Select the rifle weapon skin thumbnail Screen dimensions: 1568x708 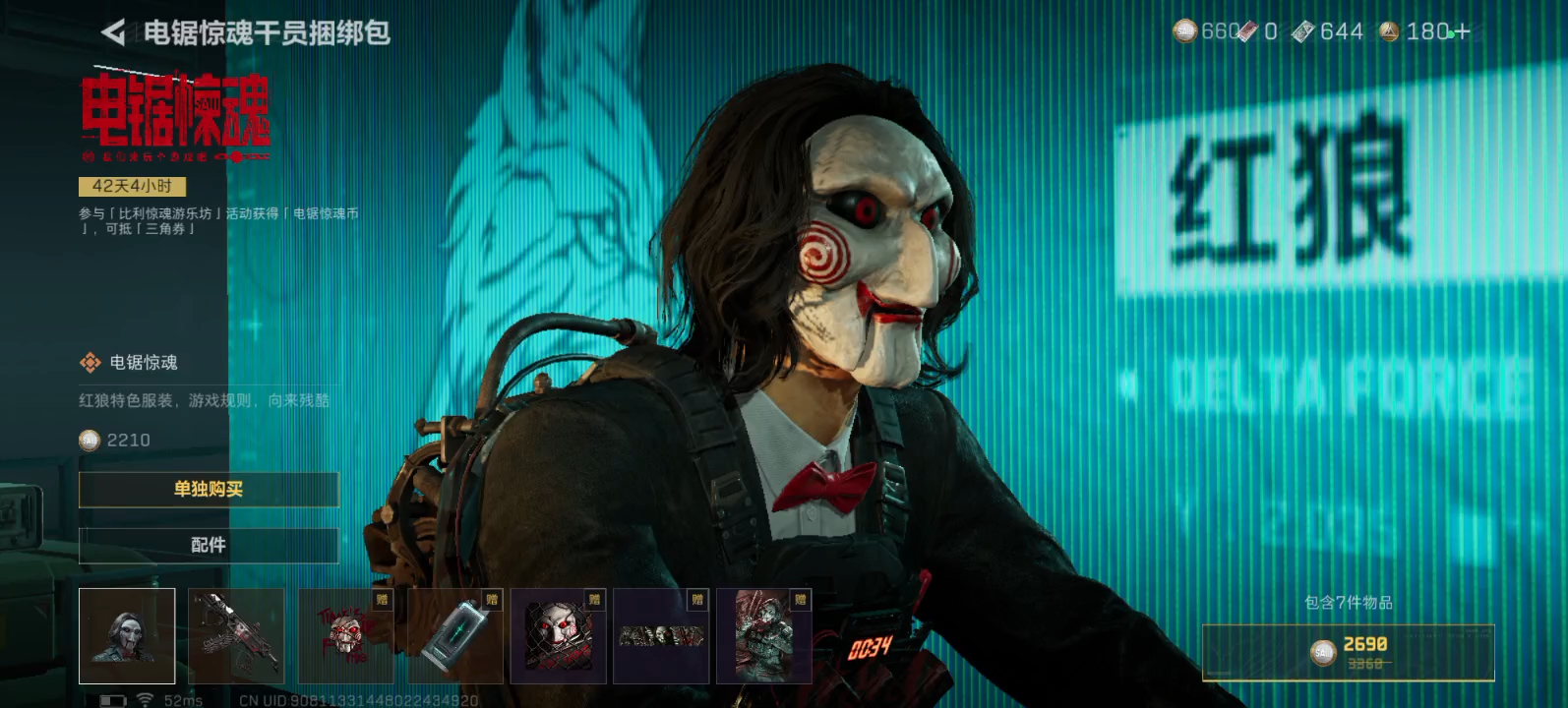tap(236, 636)
